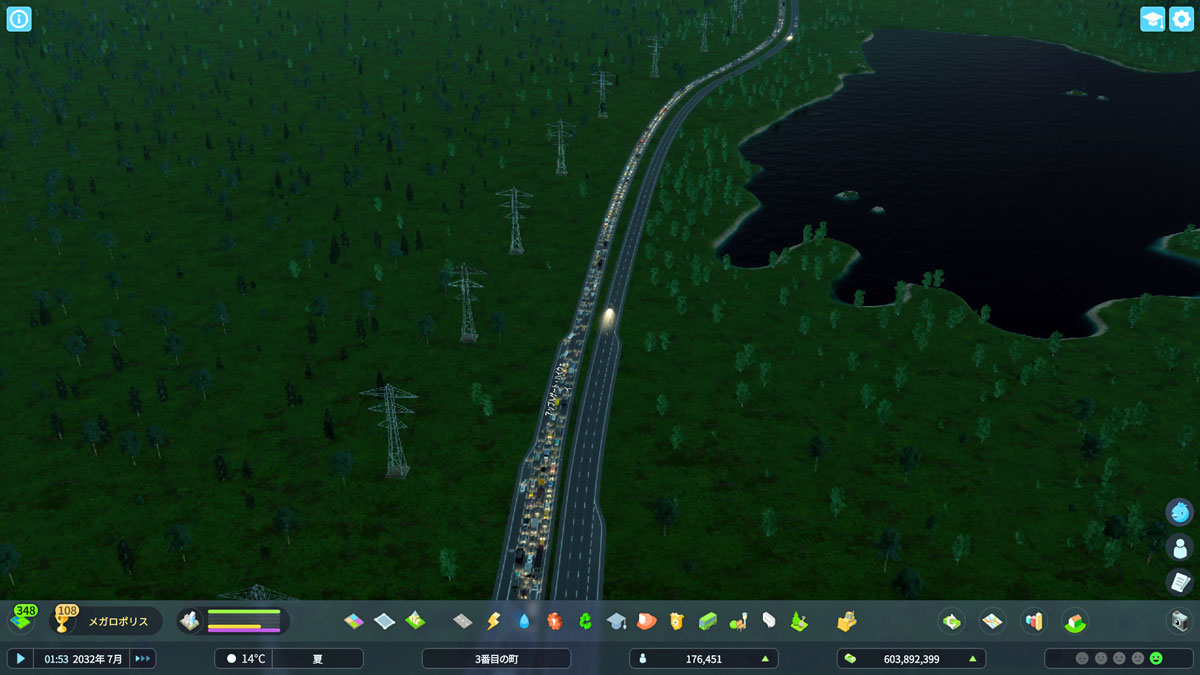Resume the simulation with the play button
The image size is (1200, 675).
coord(20,658)
